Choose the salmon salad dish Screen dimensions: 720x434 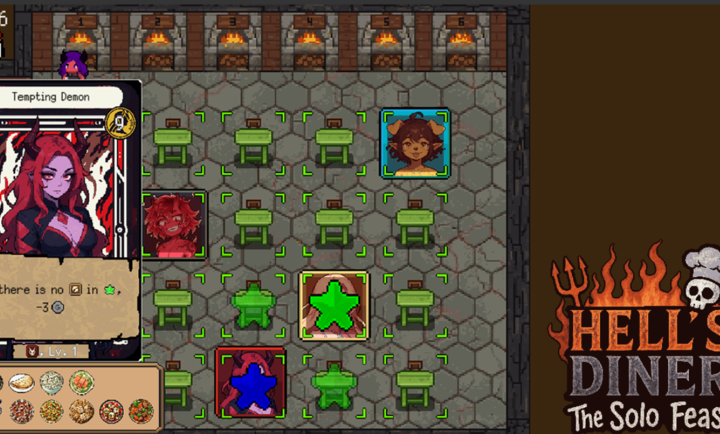(82, 383)
